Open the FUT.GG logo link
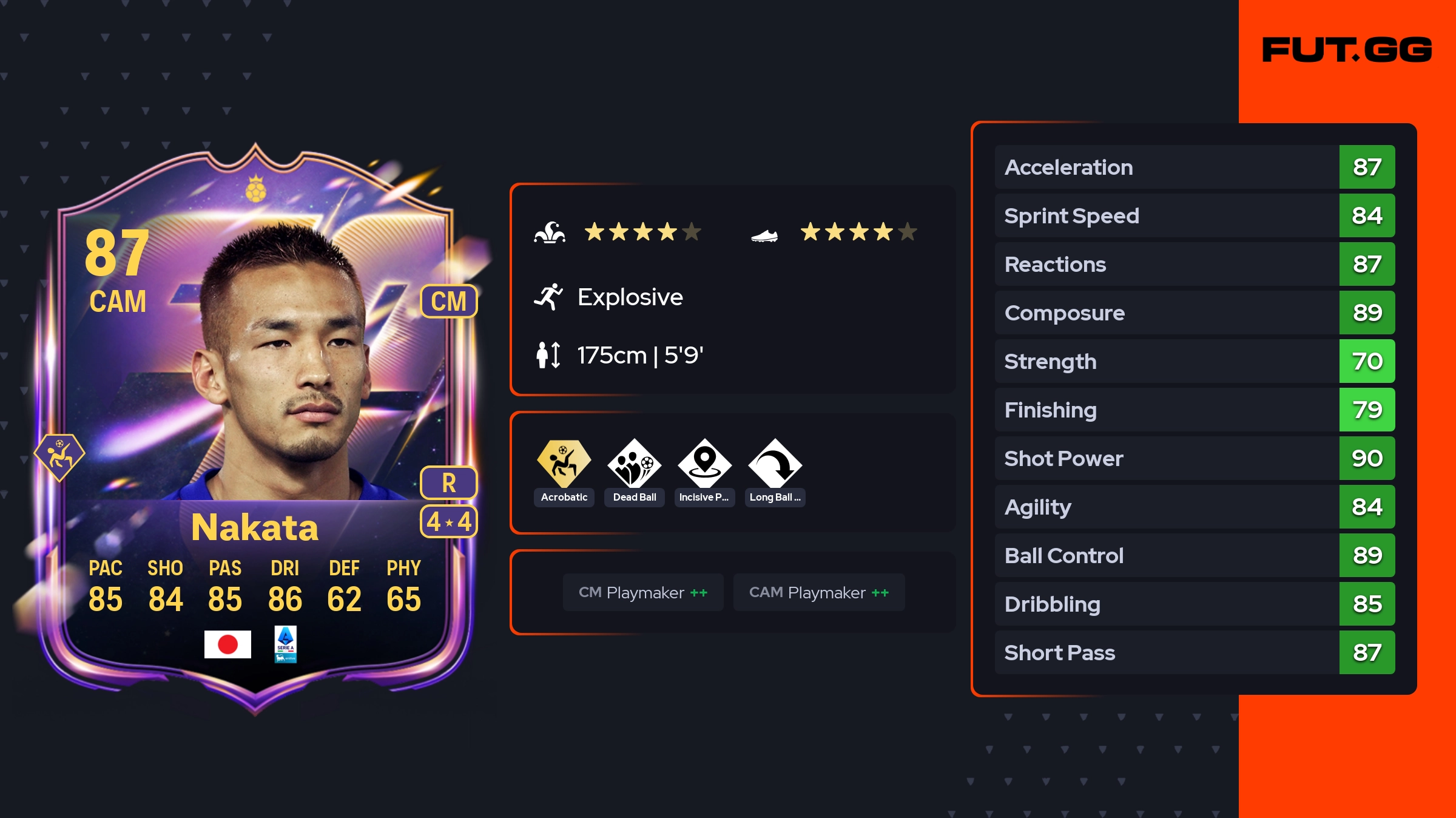 point(1347,50)
